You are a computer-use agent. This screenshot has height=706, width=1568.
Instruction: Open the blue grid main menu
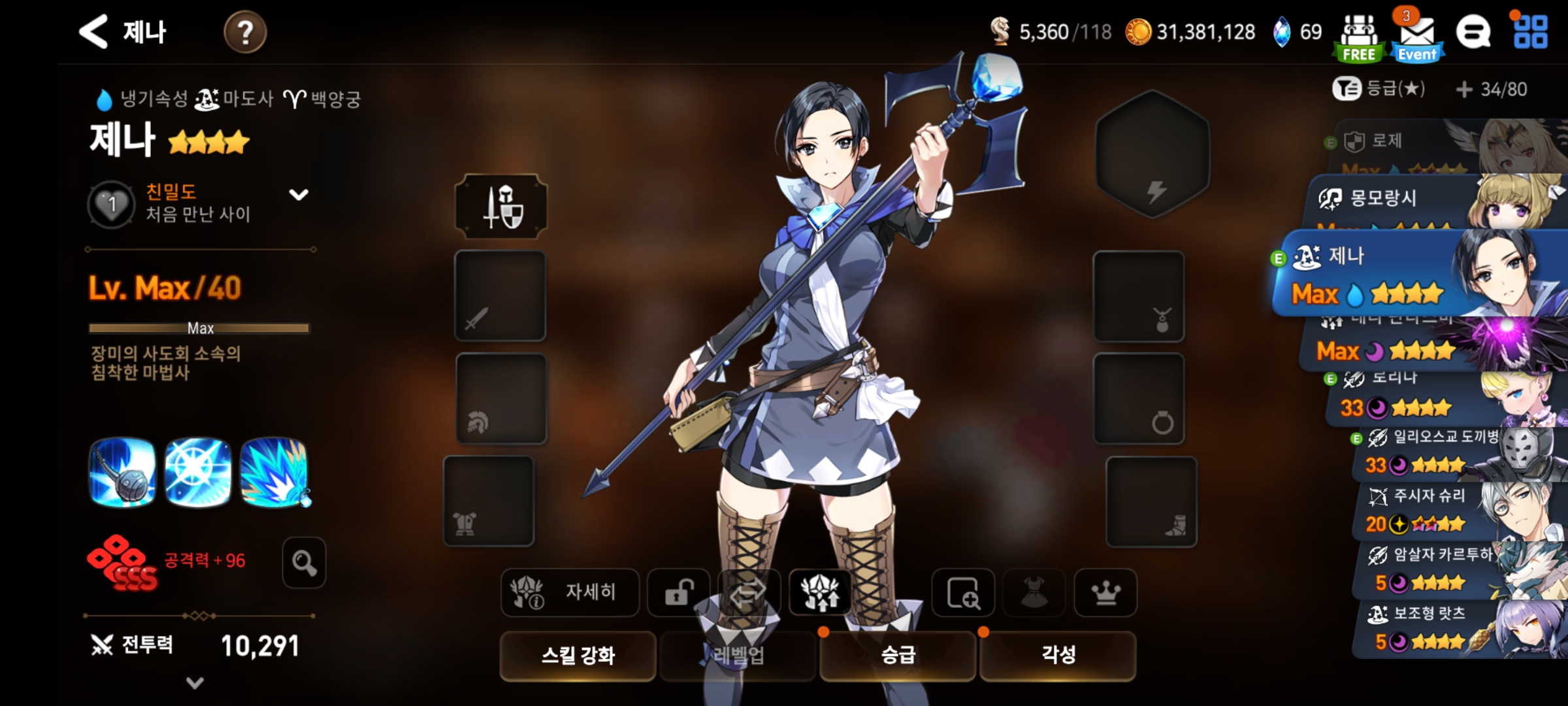(1530, 32)
